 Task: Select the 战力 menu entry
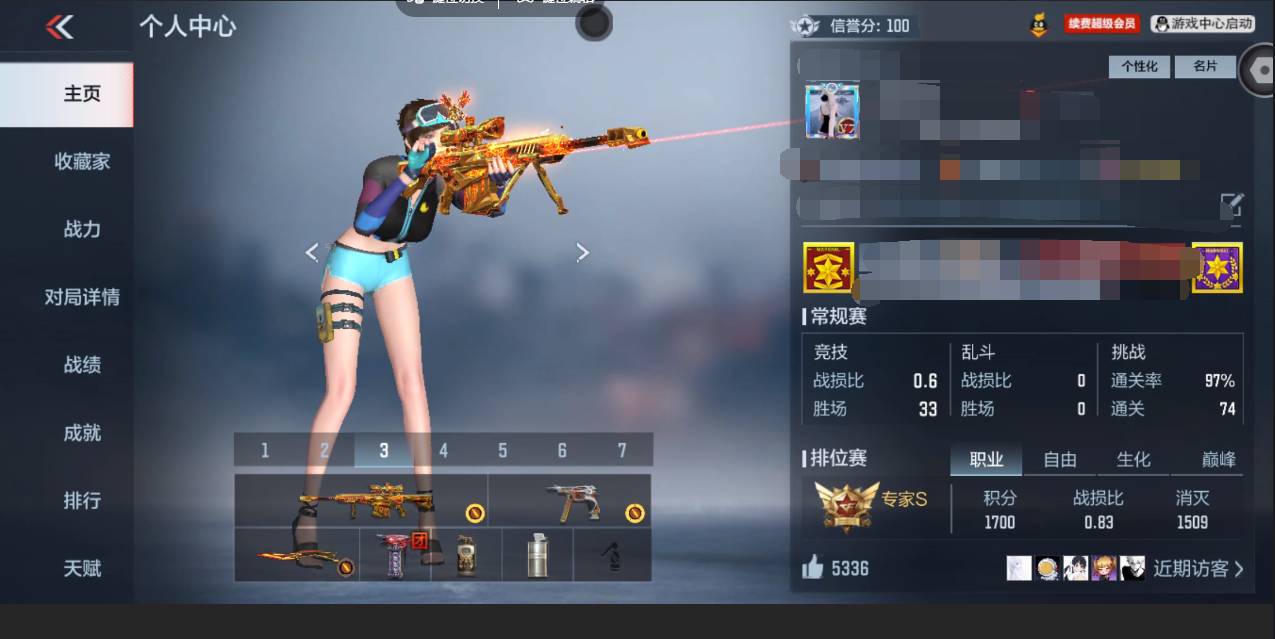(x=82, y=229)
